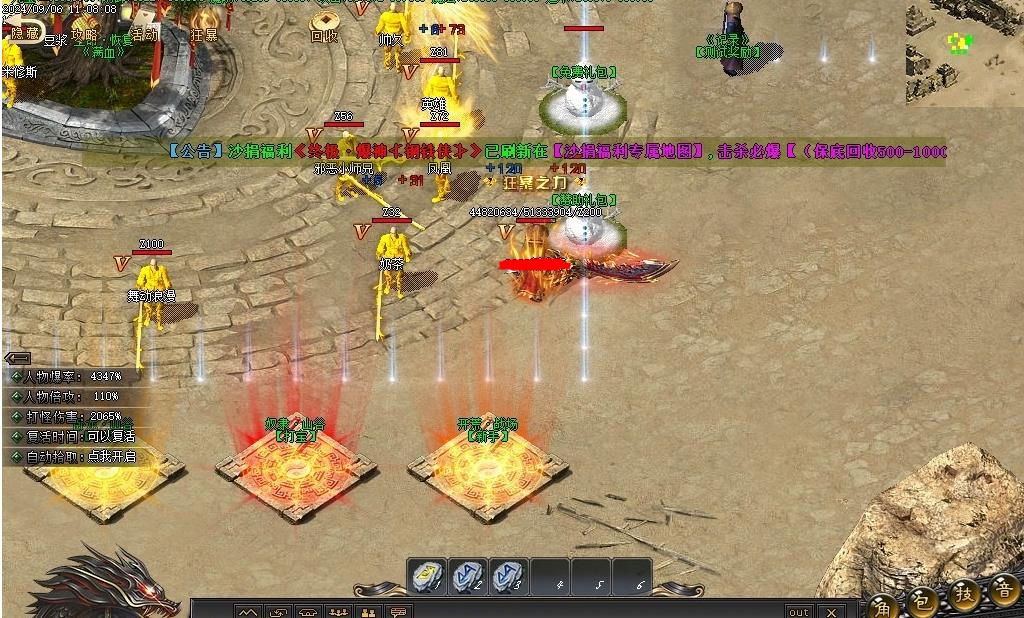Open the character sheet with the 角 button
This screenshot has height=618, width=1024.
click(x=882, y=604)
